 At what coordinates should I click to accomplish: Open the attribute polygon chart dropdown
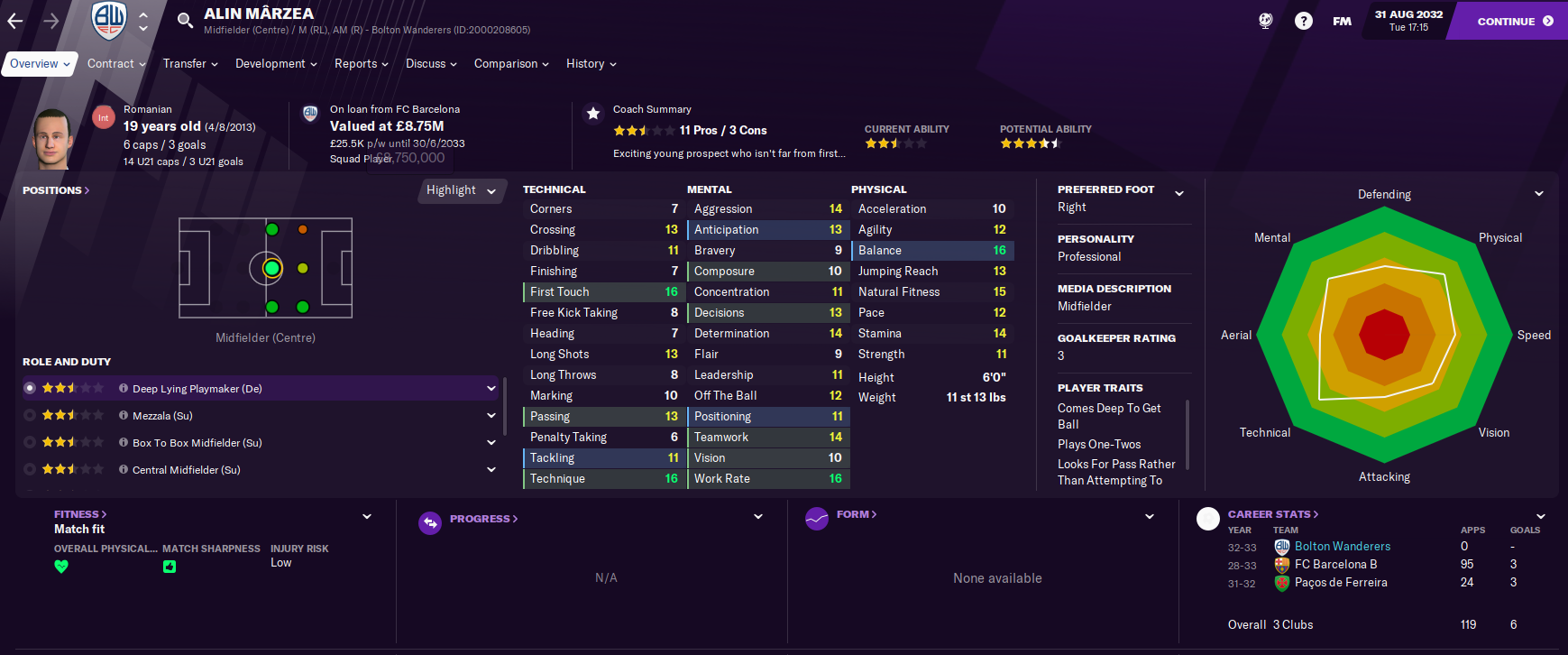[x=1537, y=193]
